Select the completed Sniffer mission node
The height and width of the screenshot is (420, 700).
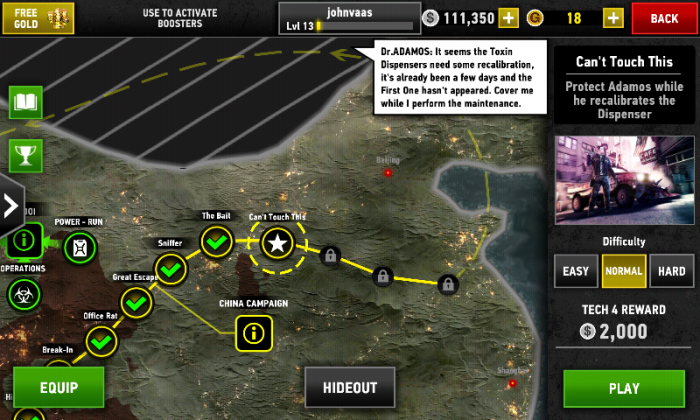pos(171,268)
